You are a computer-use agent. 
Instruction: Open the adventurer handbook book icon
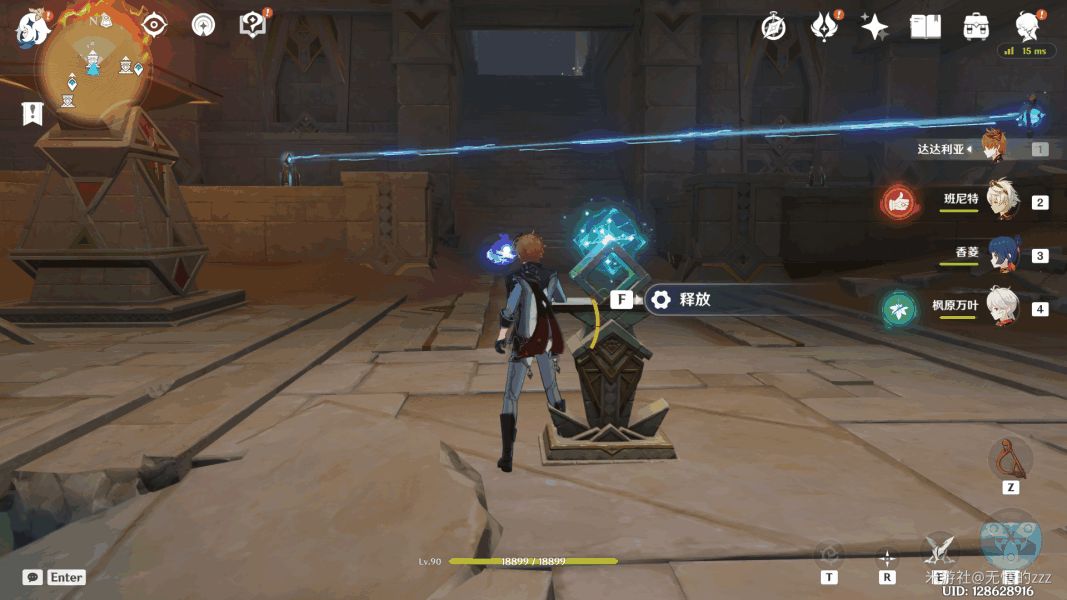925,27
